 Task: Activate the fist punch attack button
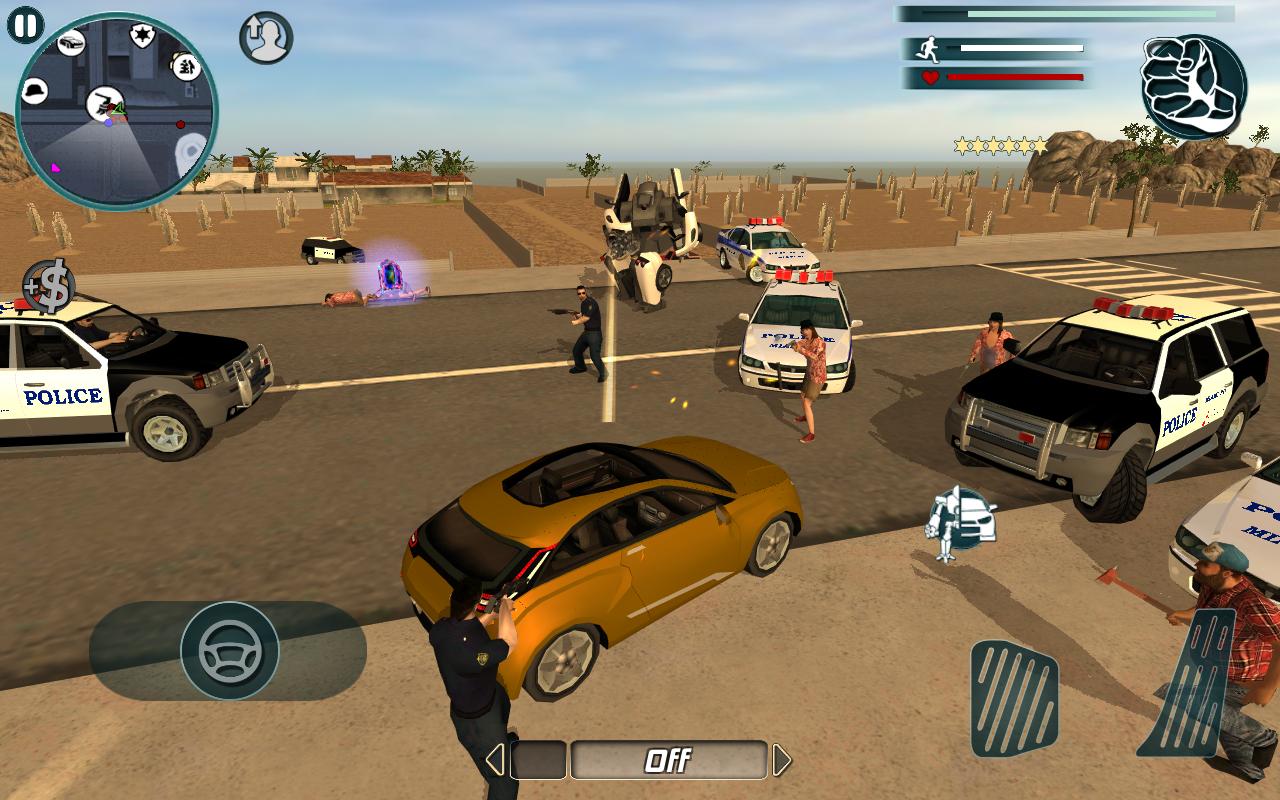(1194, 87)
